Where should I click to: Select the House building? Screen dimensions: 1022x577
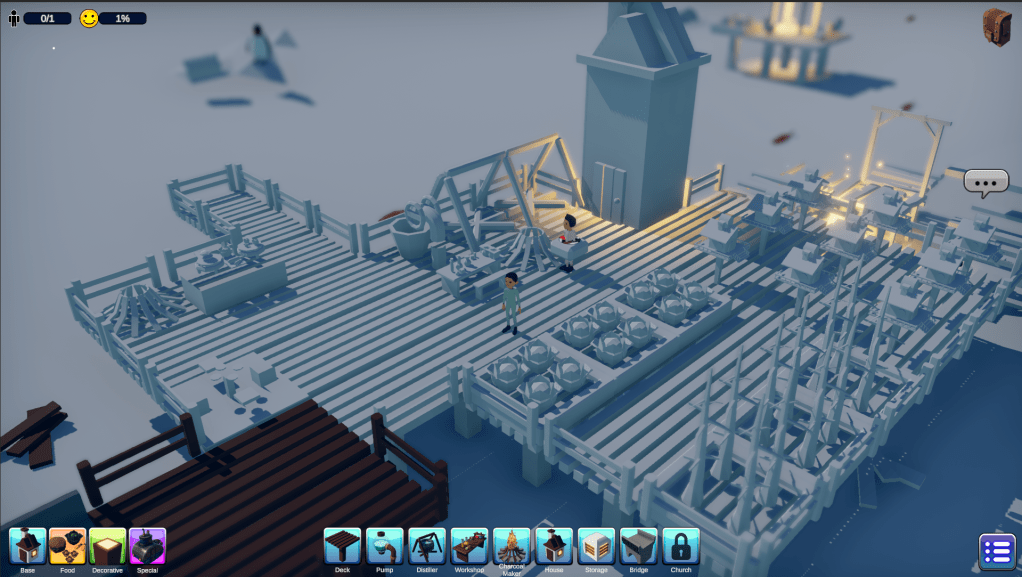click(554, 546)
